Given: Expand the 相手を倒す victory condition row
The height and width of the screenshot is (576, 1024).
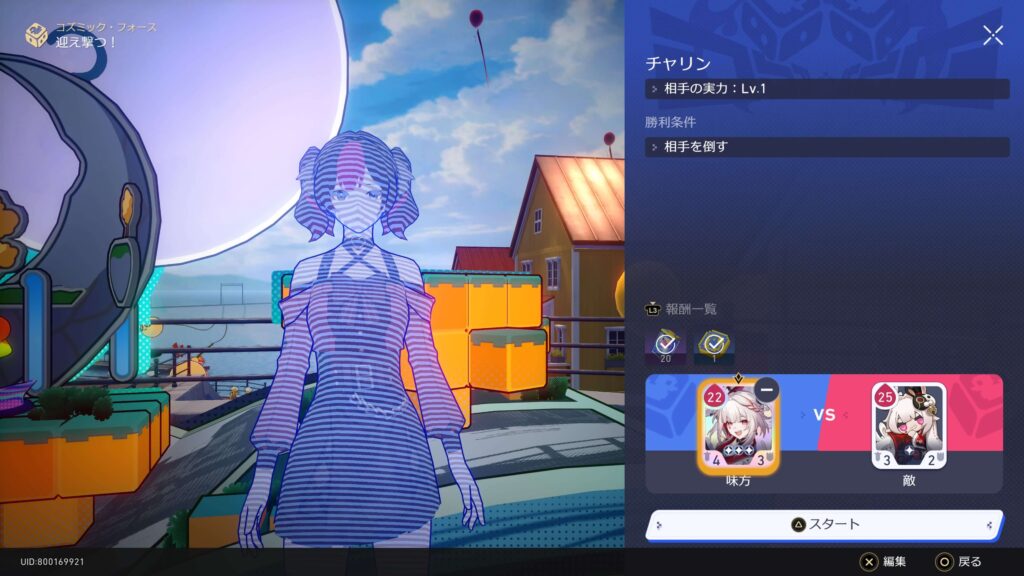Looking at the screenshot, I should pos(827,147).
